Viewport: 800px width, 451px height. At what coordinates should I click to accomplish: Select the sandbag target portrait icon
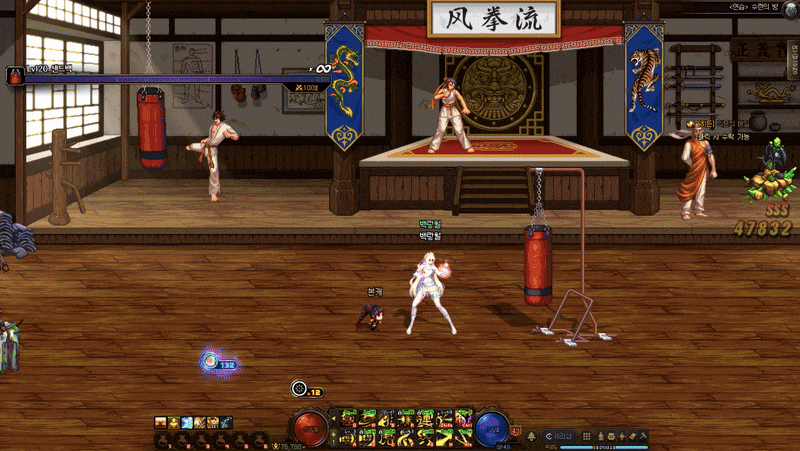click(15, 77)
